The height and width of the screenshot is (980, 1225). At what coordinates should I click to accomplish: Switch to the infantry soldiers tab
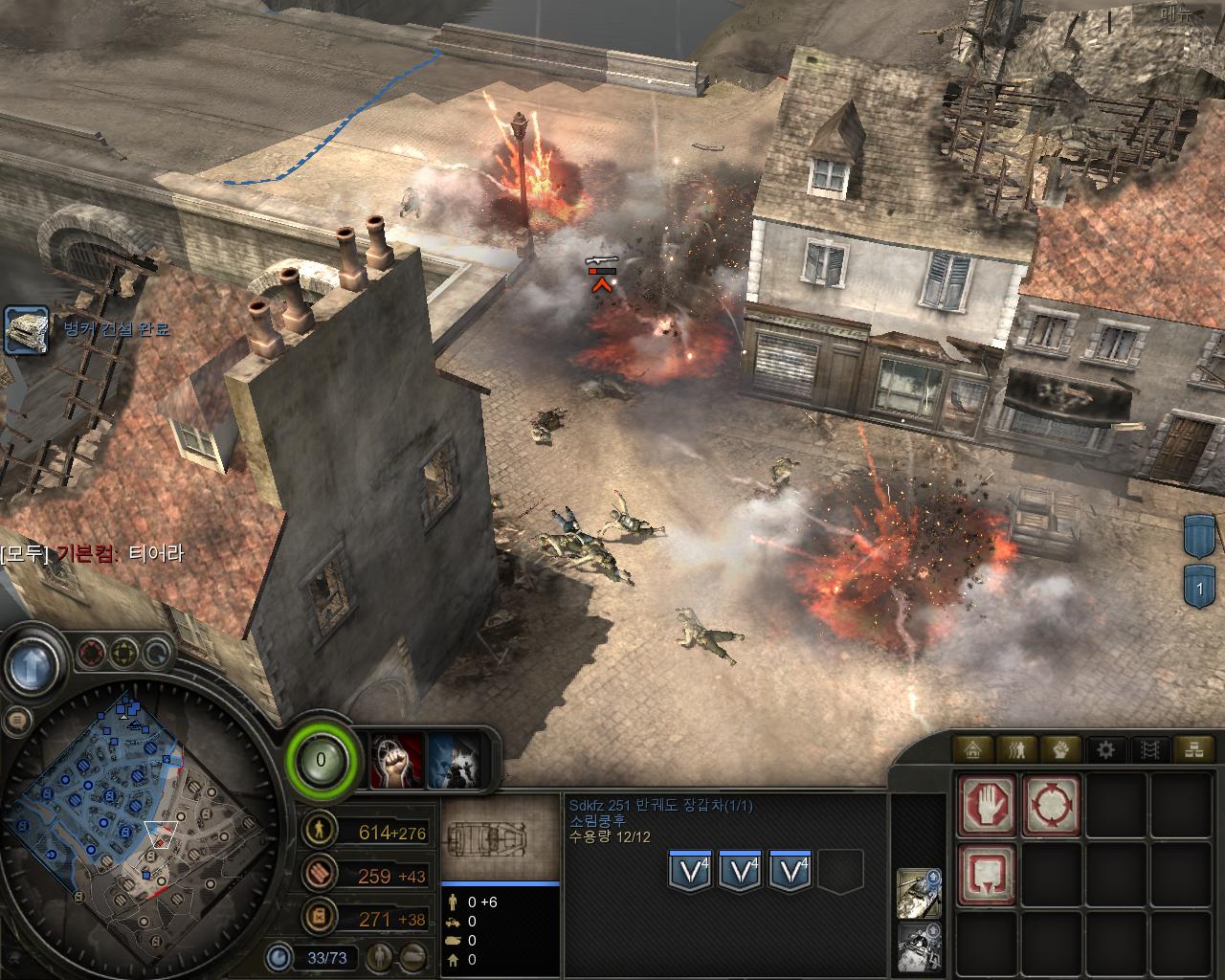(1018, 749)
